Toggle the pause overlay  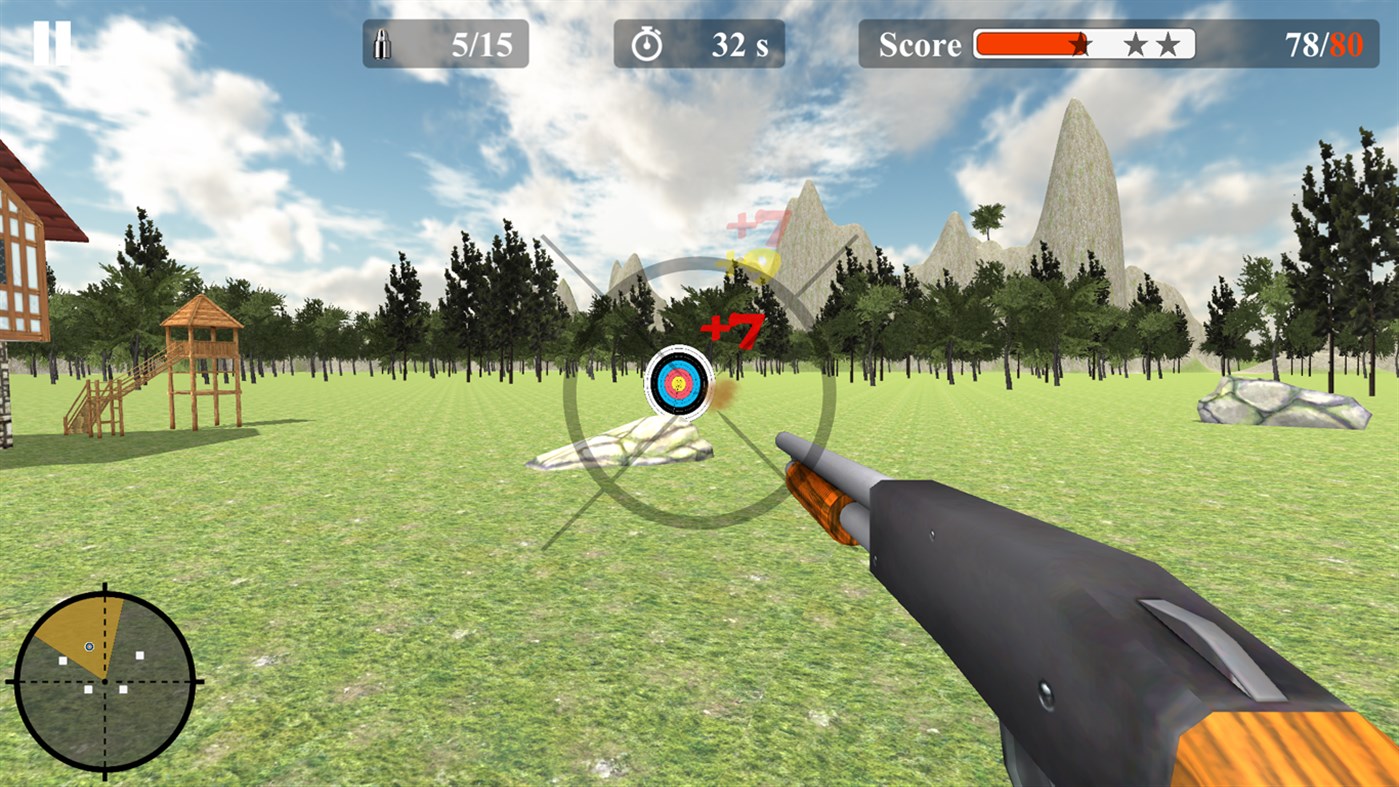click(52, 42)
